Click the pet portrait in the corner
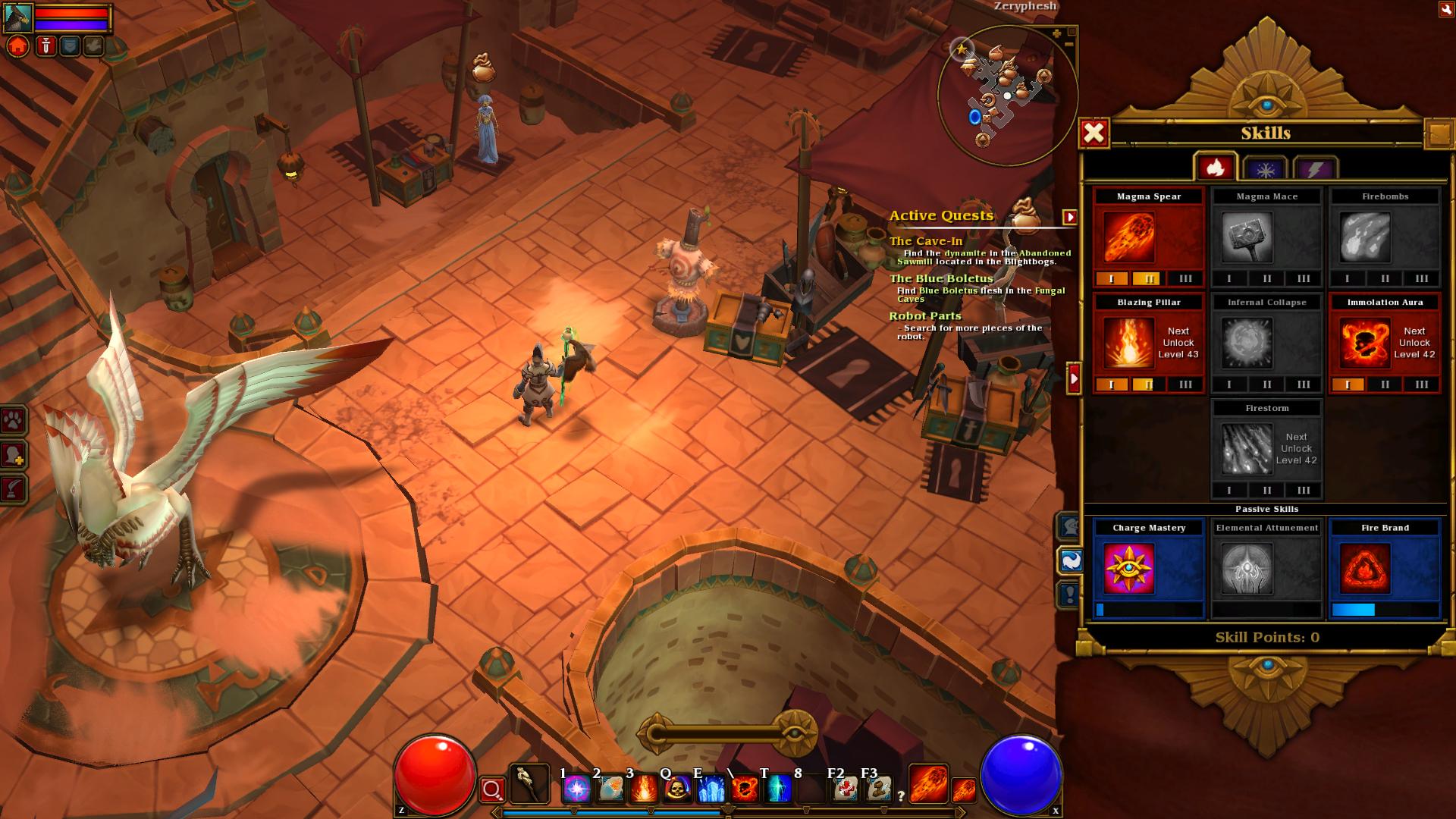The width and height of the screenshot is (1456, 819). pos(18,17)
